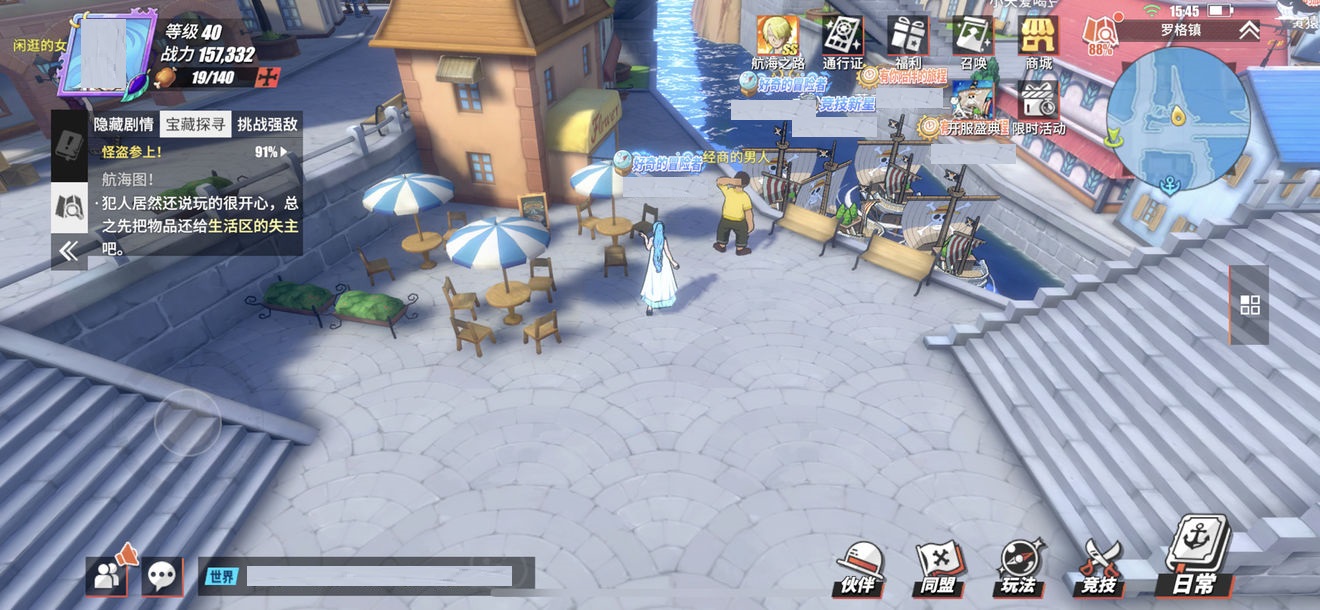Image resolution: width=1320 pixels, height=610 pixels.
Task: Open the 商城 shop
Action: tap(1038, 38)
